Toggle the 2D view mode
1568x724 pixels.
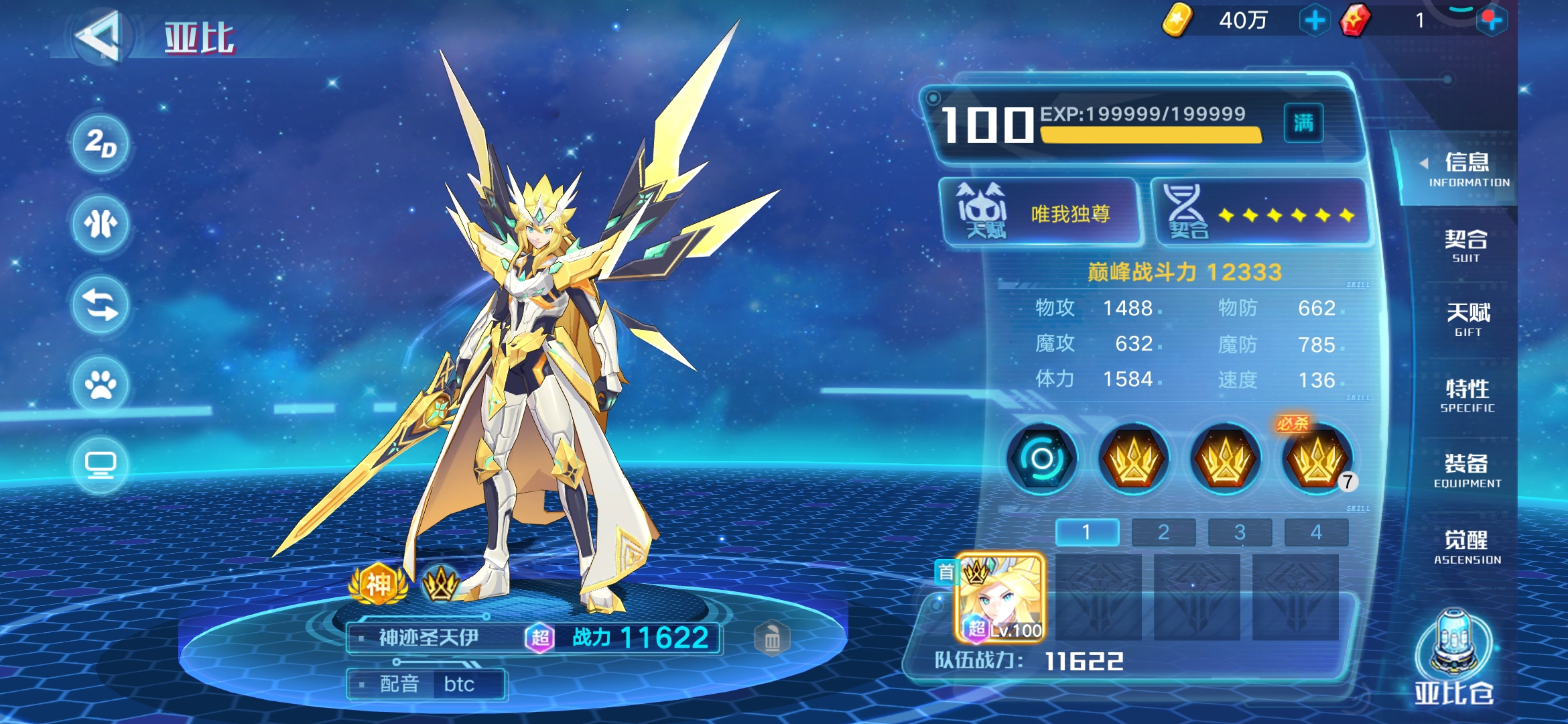point(101,144)
